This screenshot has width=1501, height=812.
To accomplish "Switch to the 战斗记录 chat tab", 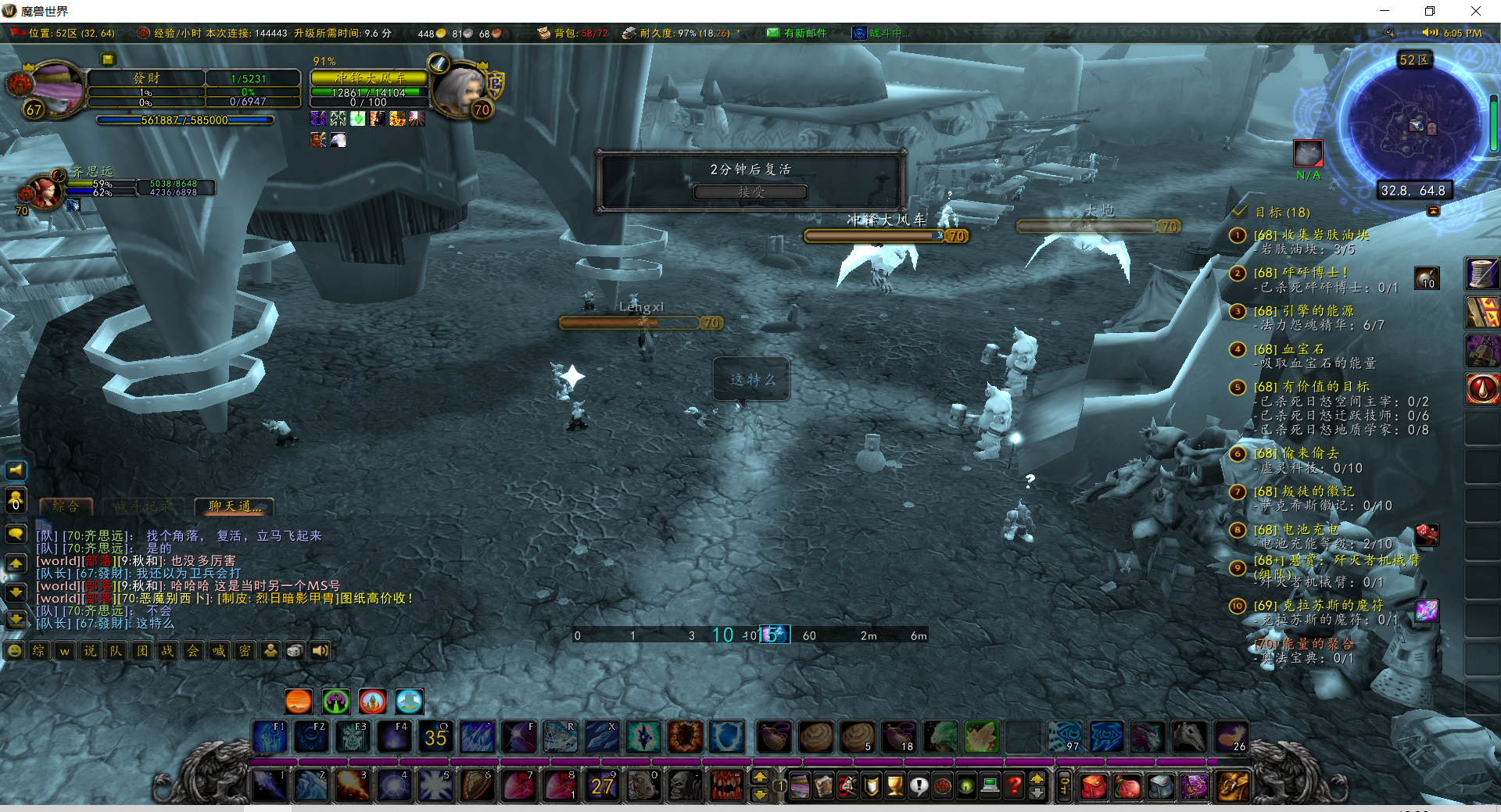I will pos(143,506).
